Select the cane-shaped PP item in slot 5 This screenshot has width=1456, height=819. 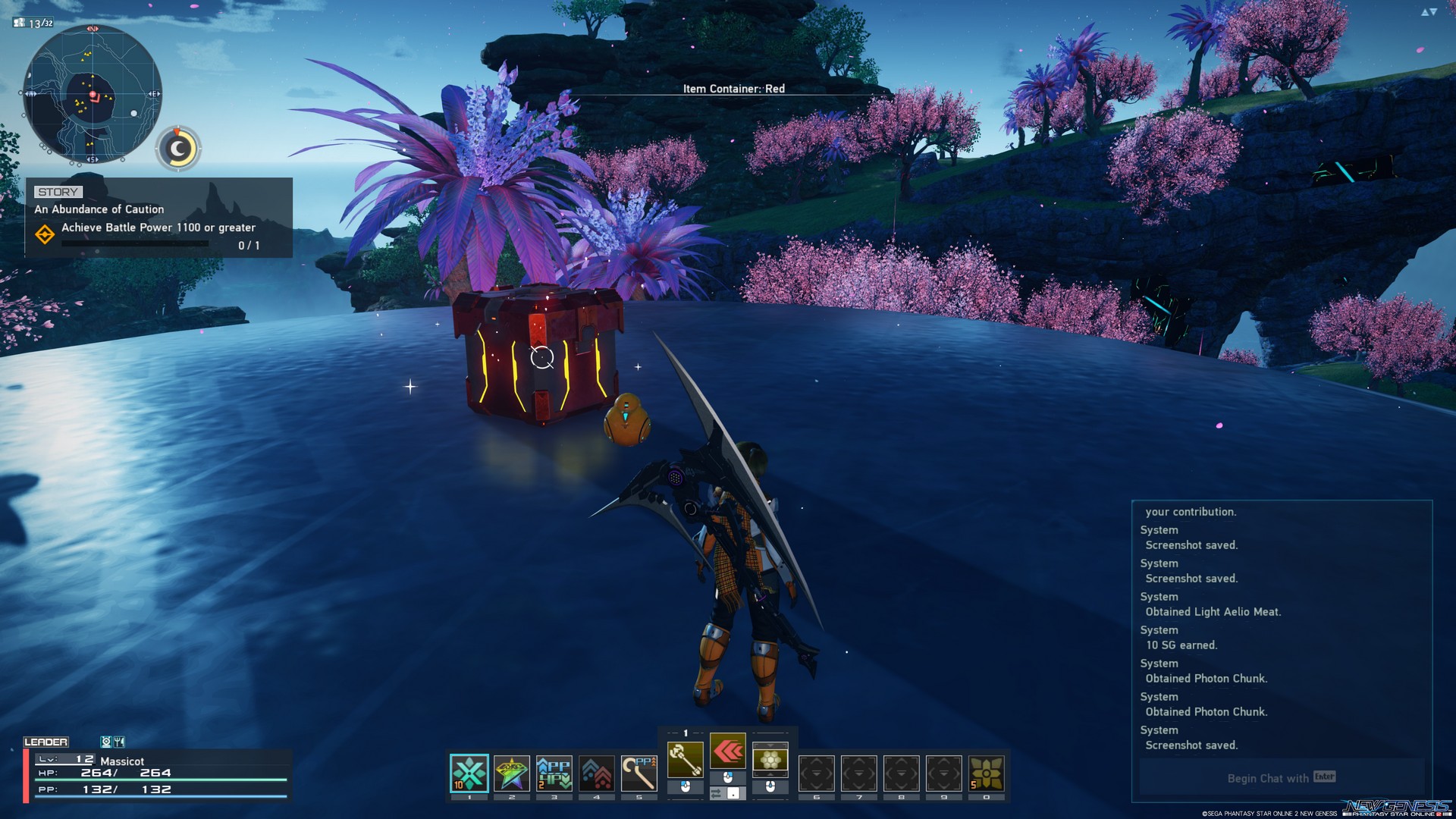click(x=640, y=773)
